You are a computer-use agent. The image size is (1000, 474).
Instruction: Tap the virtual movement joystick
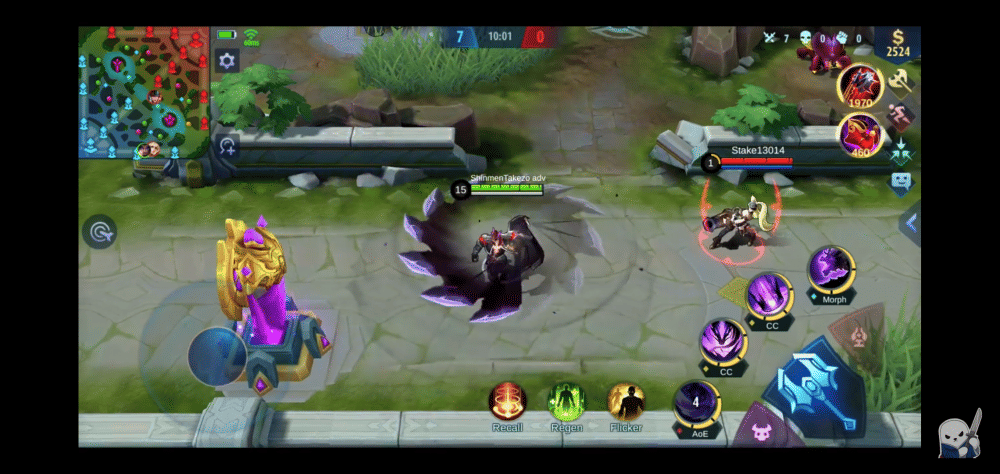[217, 355]
